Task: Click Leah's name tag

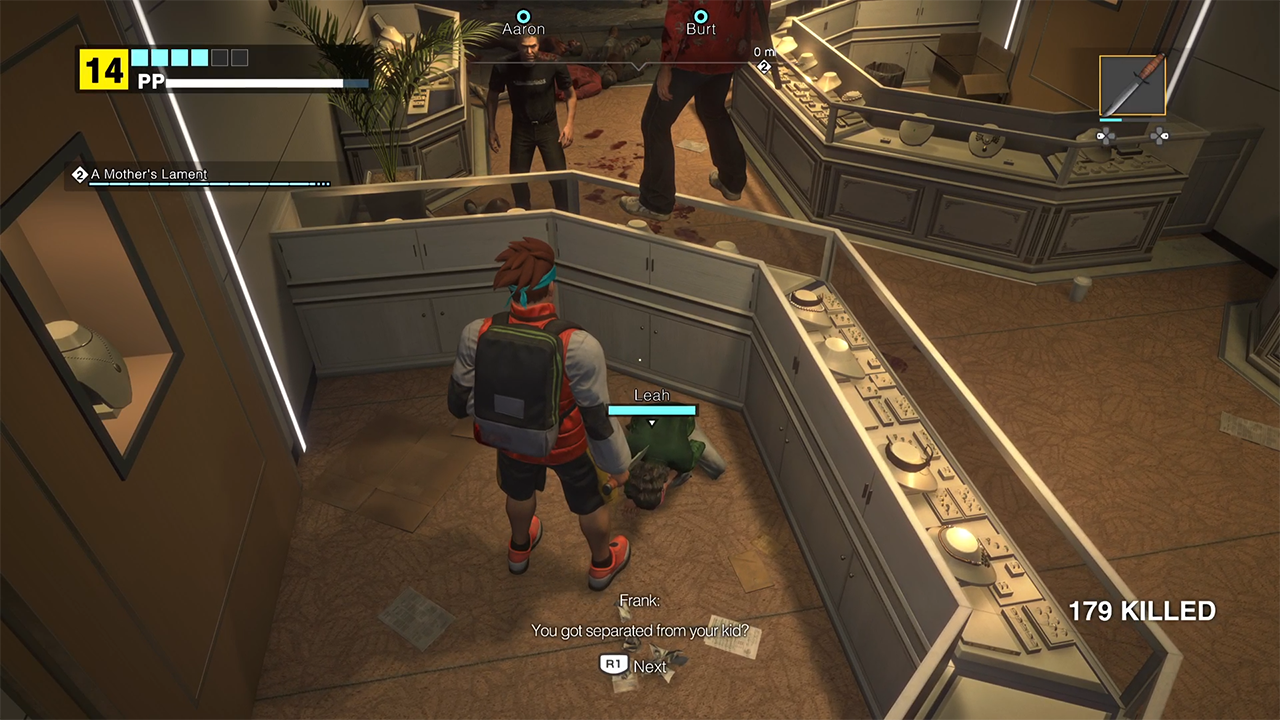Action: [652, 396]
